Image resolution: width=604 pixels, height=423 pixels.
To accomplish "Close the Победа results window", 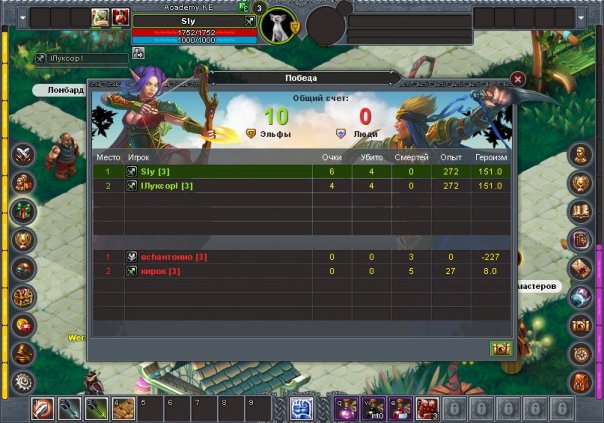I will tap(518, 78).
